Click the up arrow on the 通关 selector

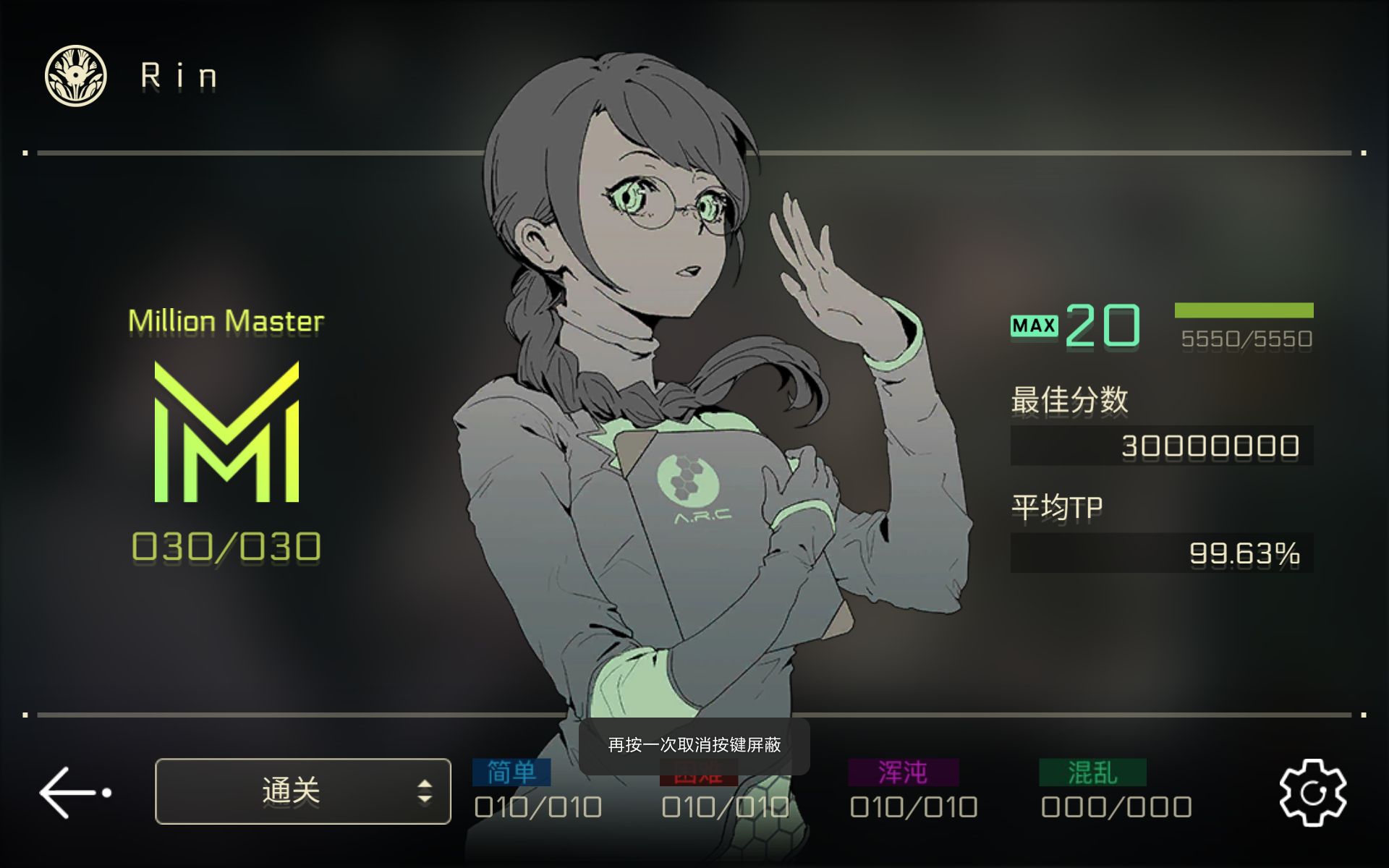(426, 783)
